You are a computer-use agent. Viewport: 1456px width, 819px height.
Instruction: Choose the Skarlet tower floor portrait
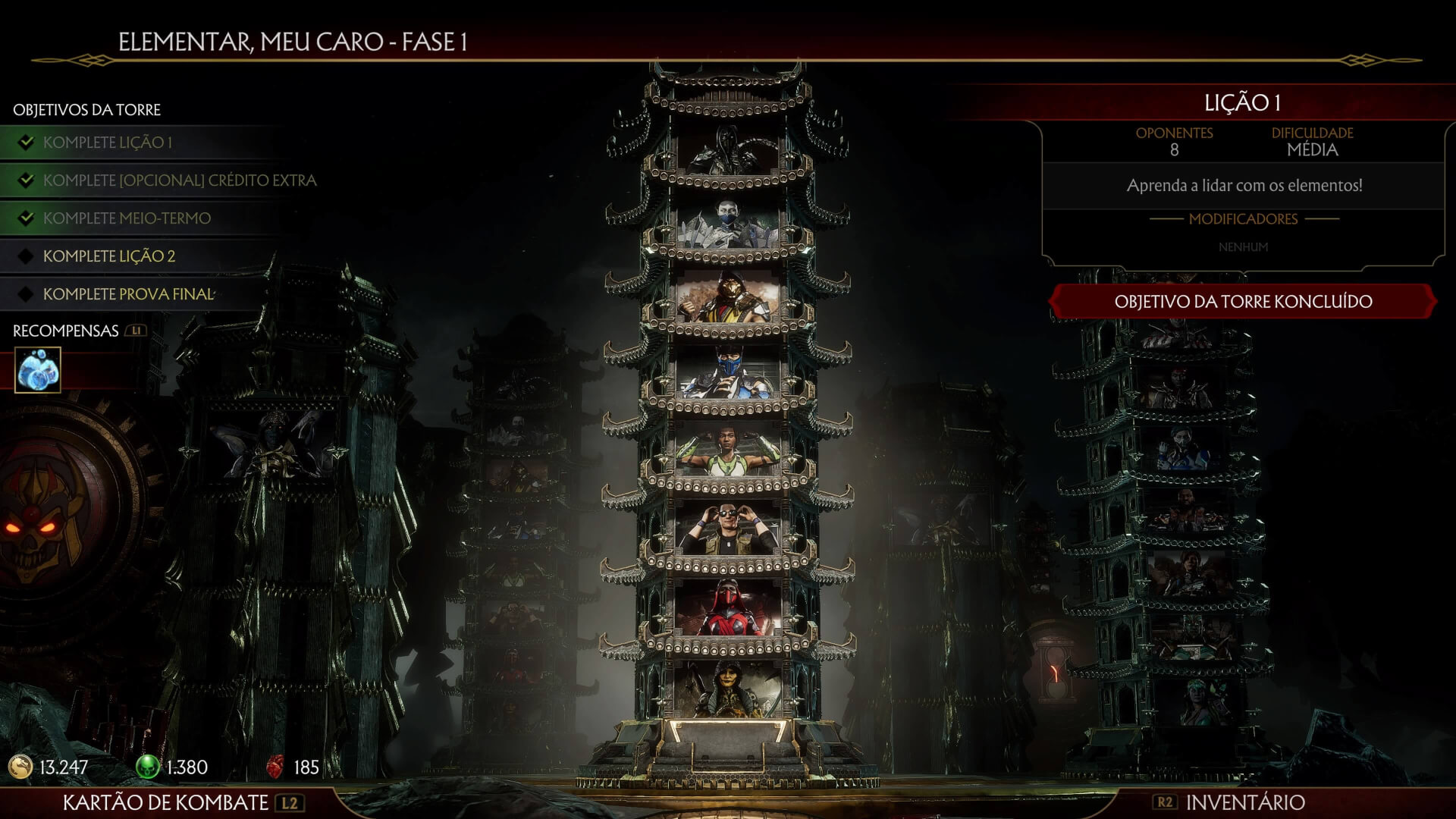click(728, 607)
